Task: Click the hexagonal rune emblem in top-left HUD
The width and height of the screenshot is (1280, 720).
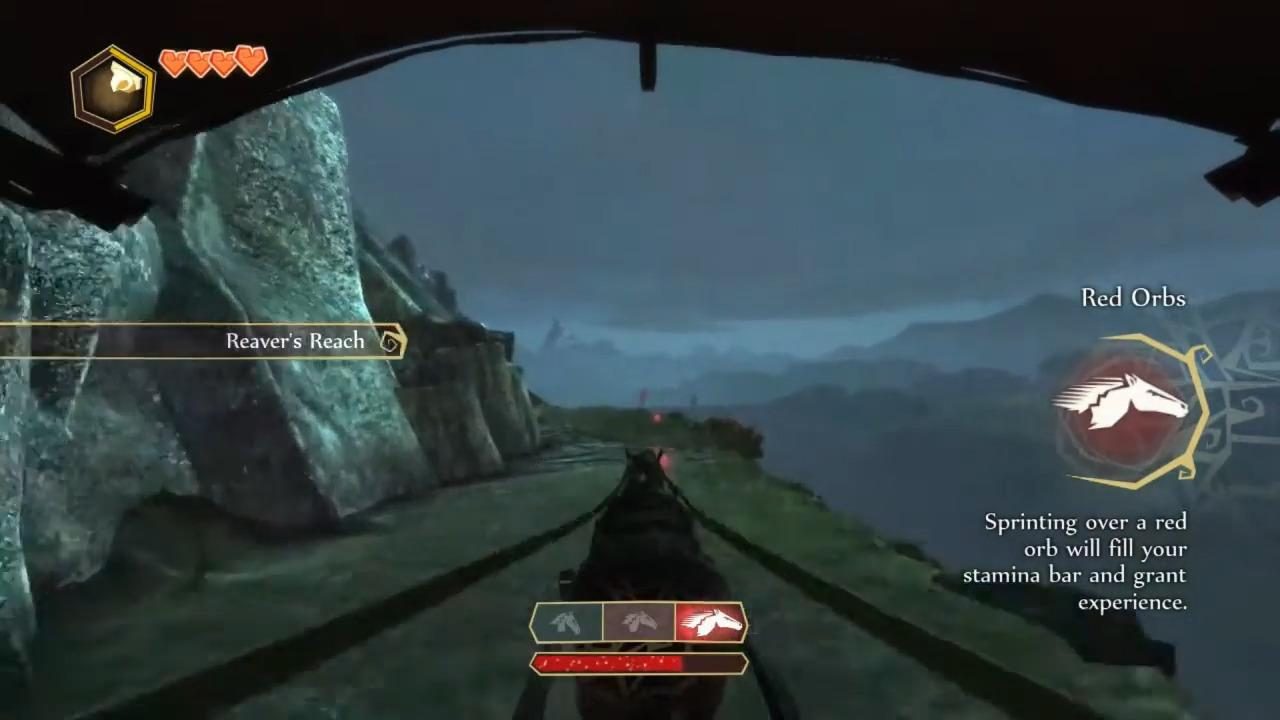Action: (x=112, y=84)
